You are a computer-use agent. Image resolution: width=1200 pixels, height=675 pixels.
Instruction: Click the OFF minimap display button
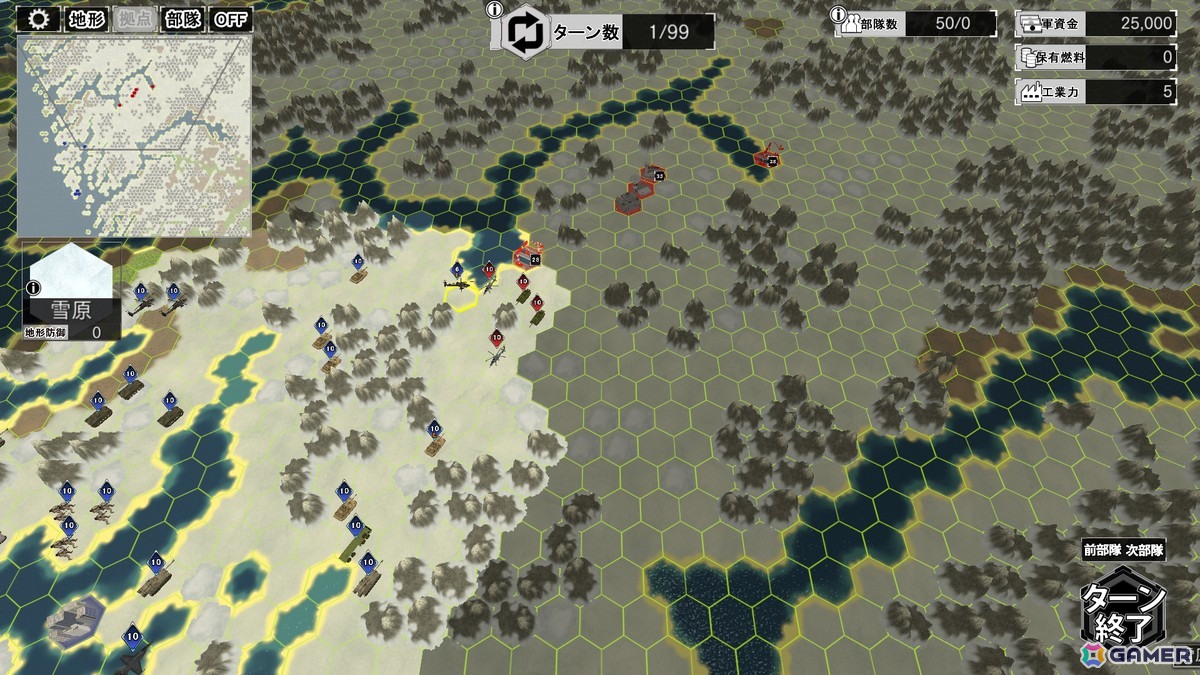tap(232, 19)
